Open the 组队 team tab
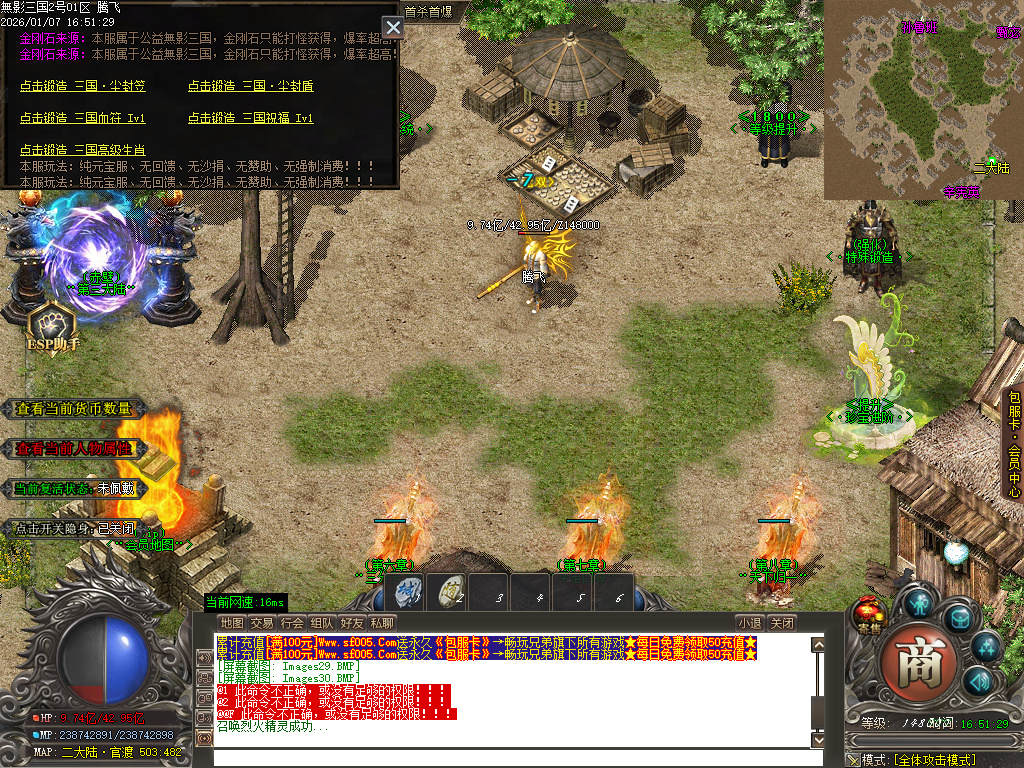The image size is (1024, 768). pyautogui.click(x=322, y=623)
